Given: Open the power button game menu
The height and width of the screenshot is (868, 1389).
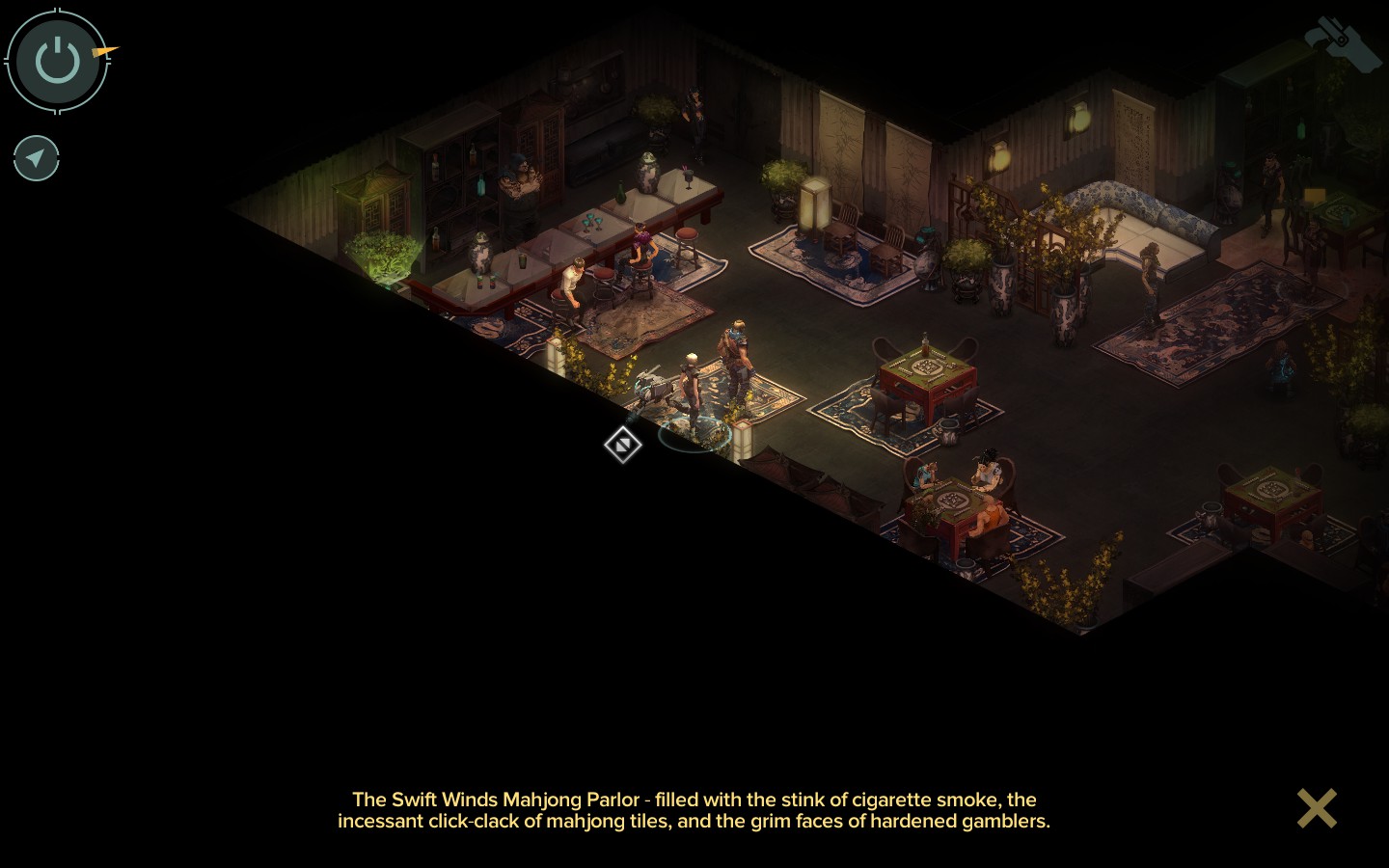Looking at the screenshot, I should (x=57, y=61).
